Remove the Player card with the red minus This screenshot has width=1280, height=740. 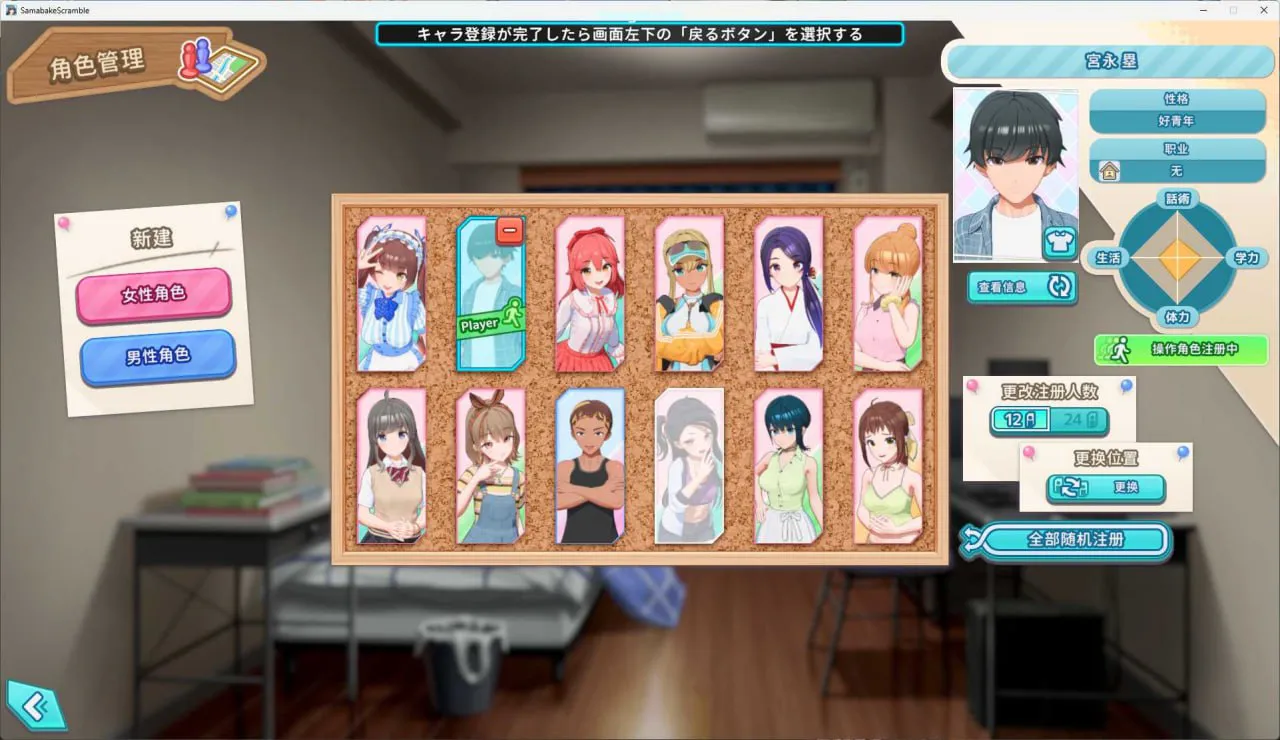tap(509, 231)
